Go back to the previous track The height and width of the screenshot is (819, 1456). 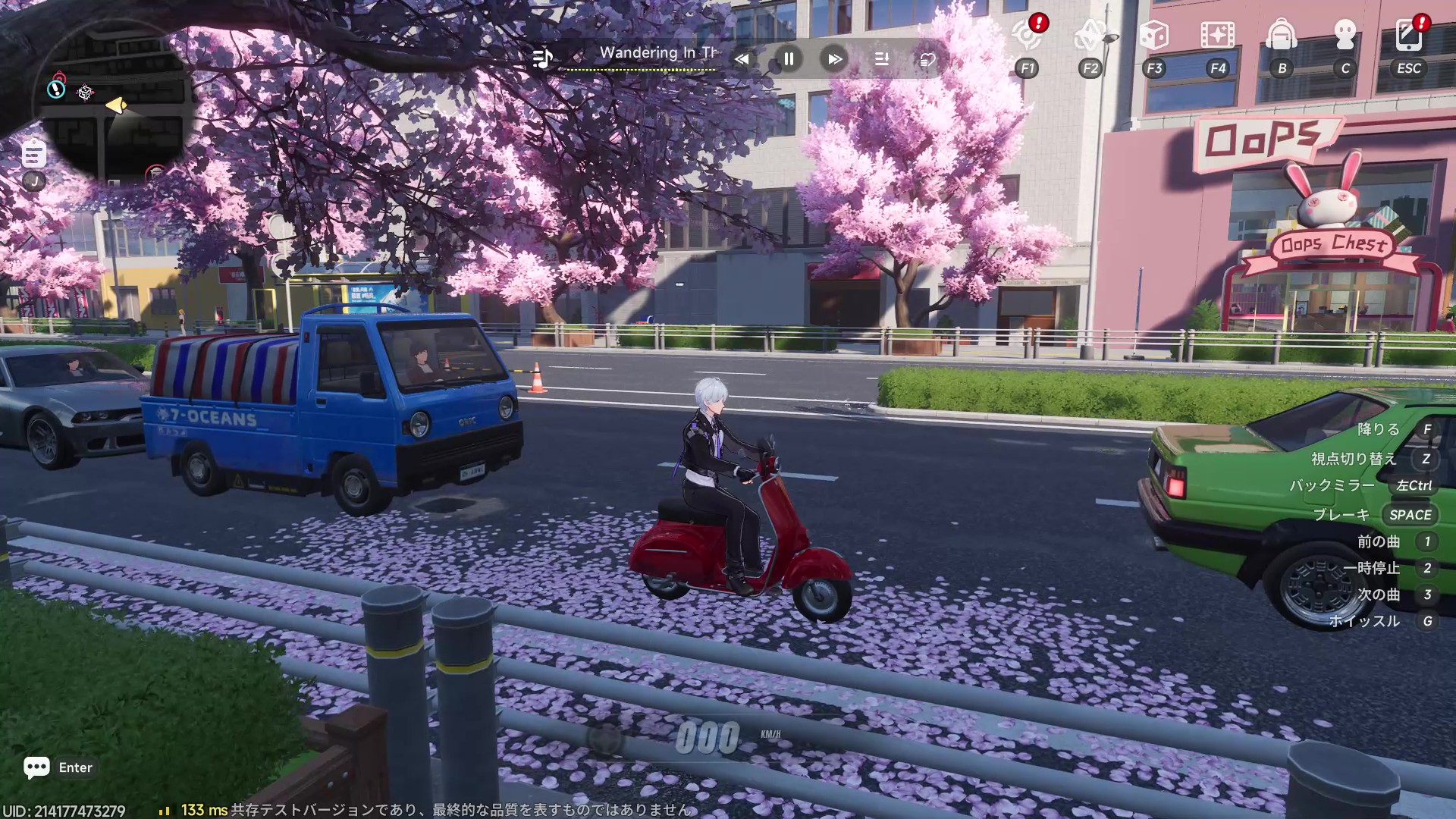coord(742,59)
